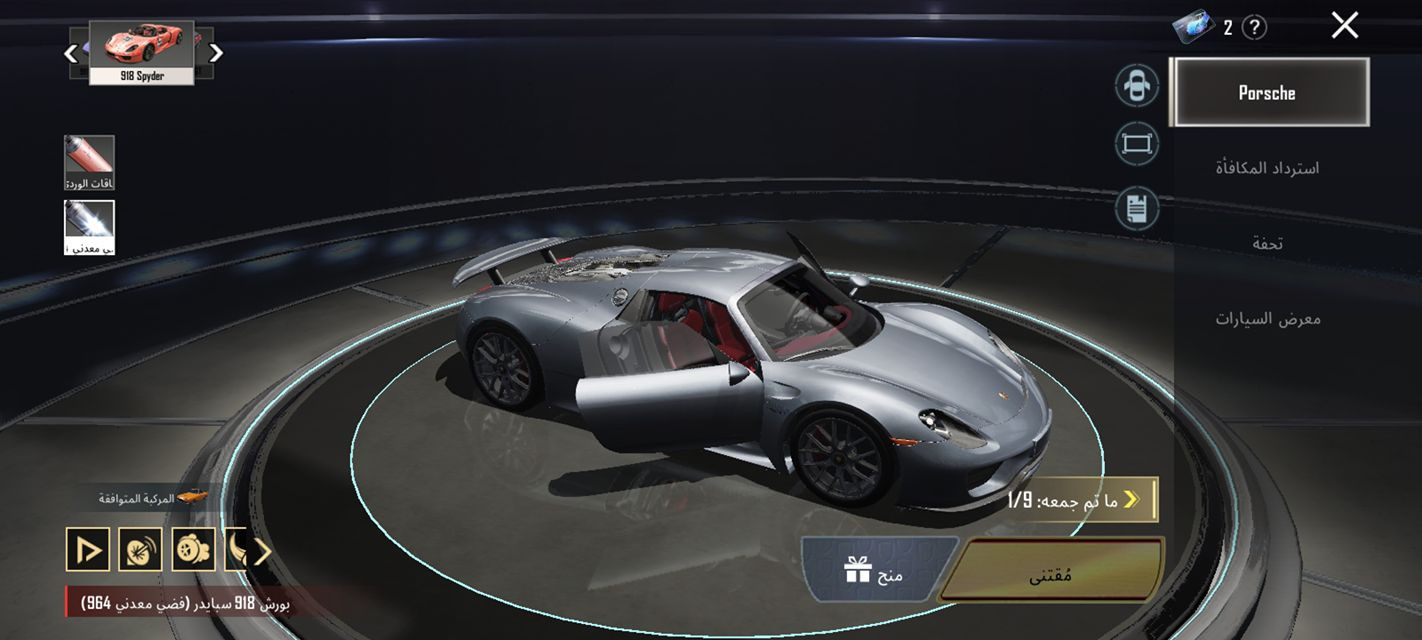Click the question mark help icon
Image resolution: width=1422 pixels, height=640 pixels.
pos(1254,28)
